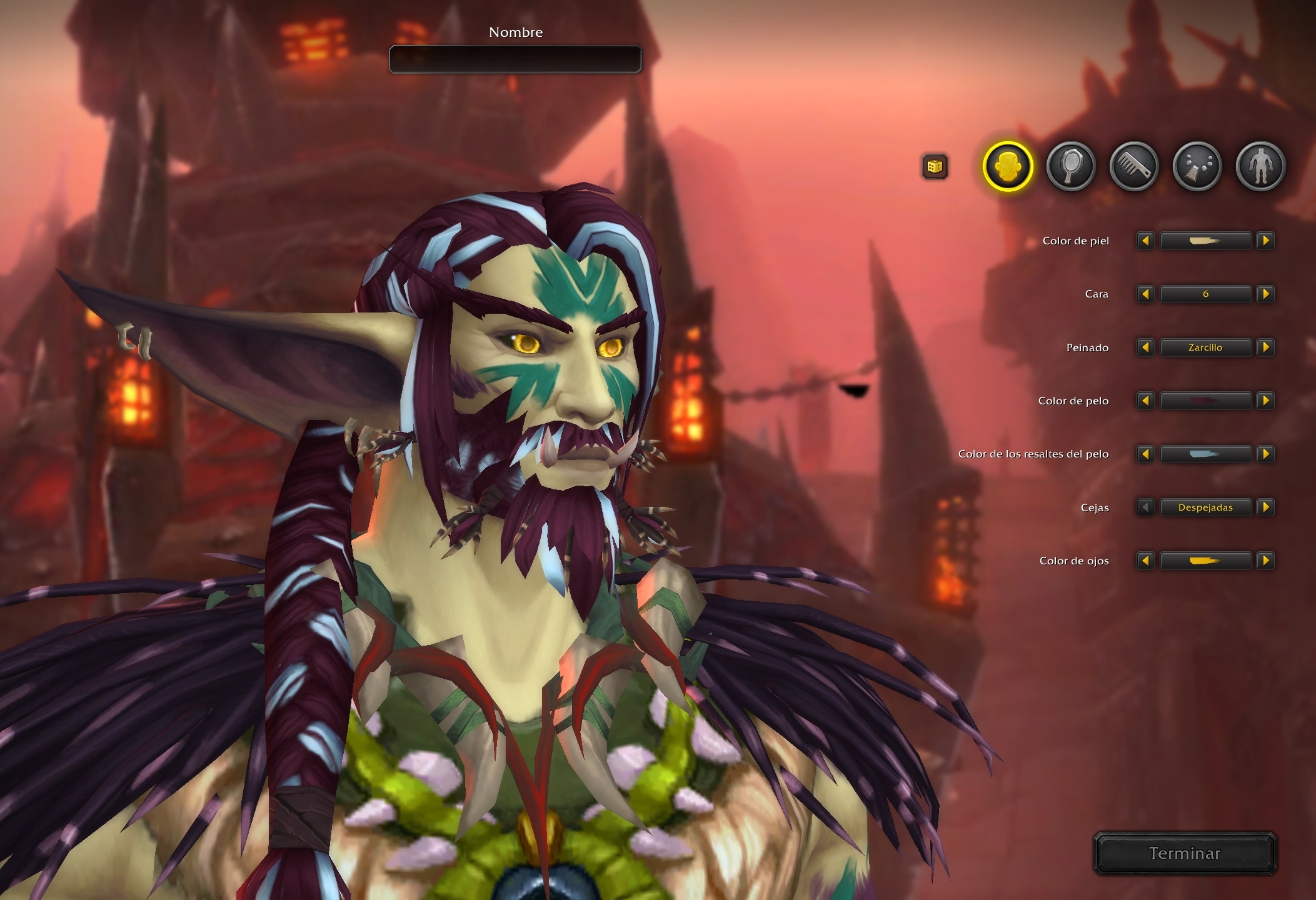The height and width of the screenshot is (900, 1316).
Task: Select the face customization category icon
Action: 1007,166
